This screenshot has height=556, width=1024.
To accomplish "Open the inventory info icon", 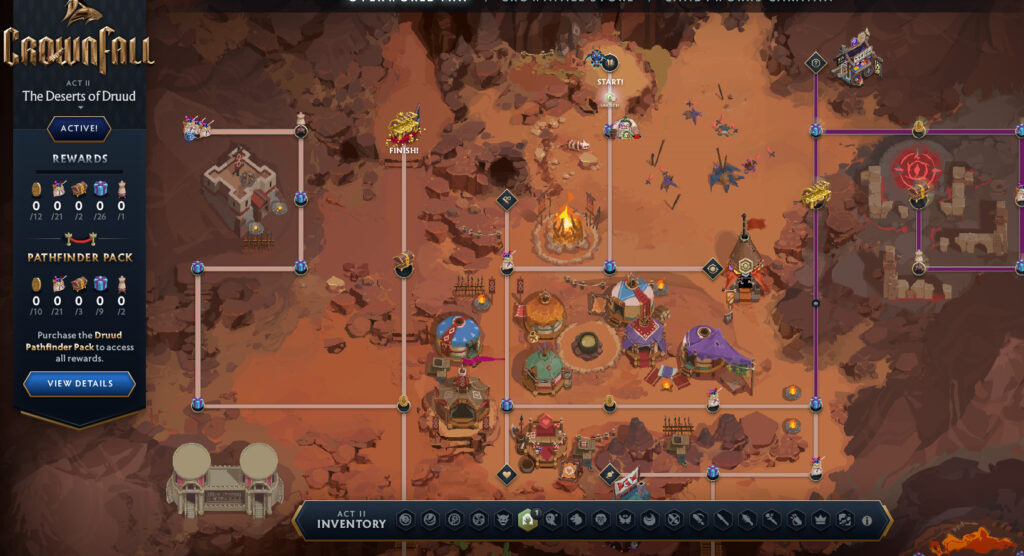I will [x=866, y=520].
